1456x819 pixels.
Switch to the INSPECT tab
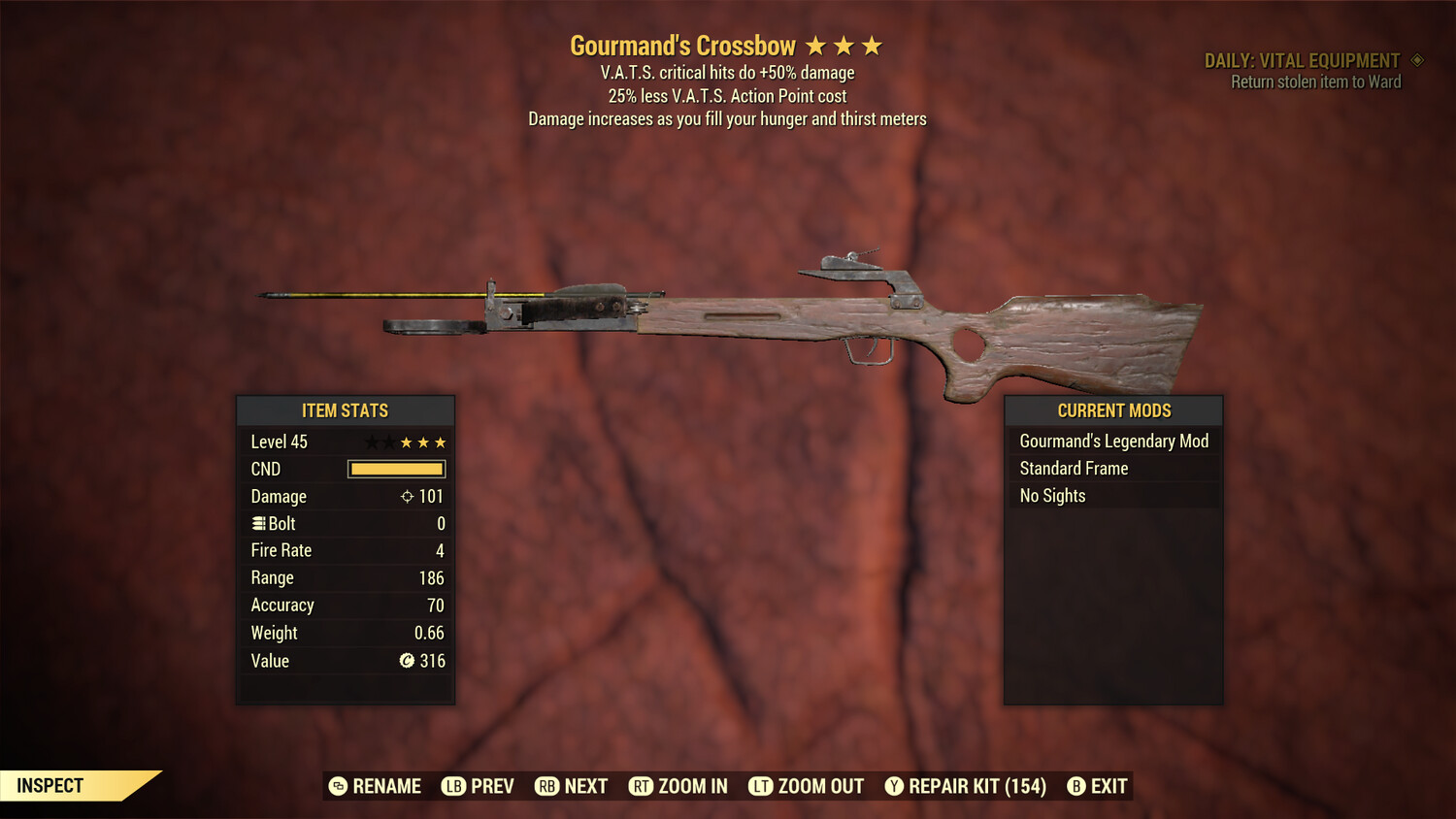click(x=50, y=786)
